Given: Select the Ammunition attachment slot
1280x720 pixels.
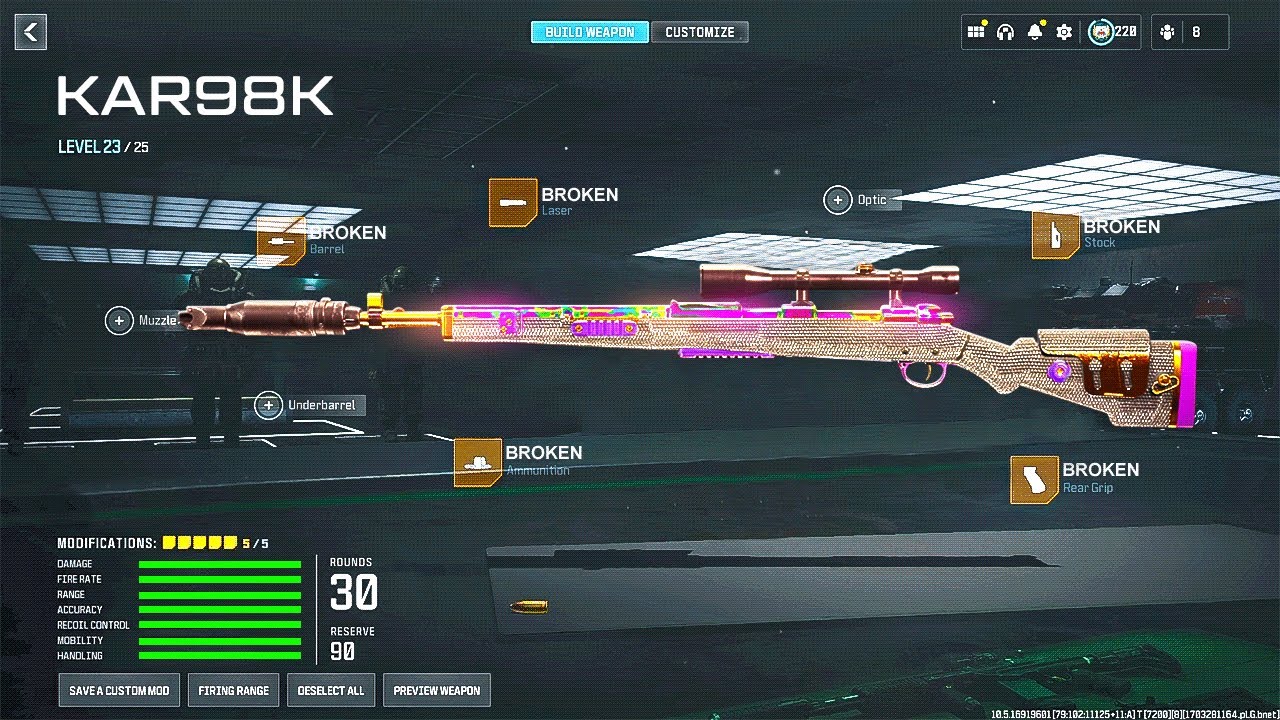Looking at the screenshot, I should pyautogui.click(x=478, y=462).
